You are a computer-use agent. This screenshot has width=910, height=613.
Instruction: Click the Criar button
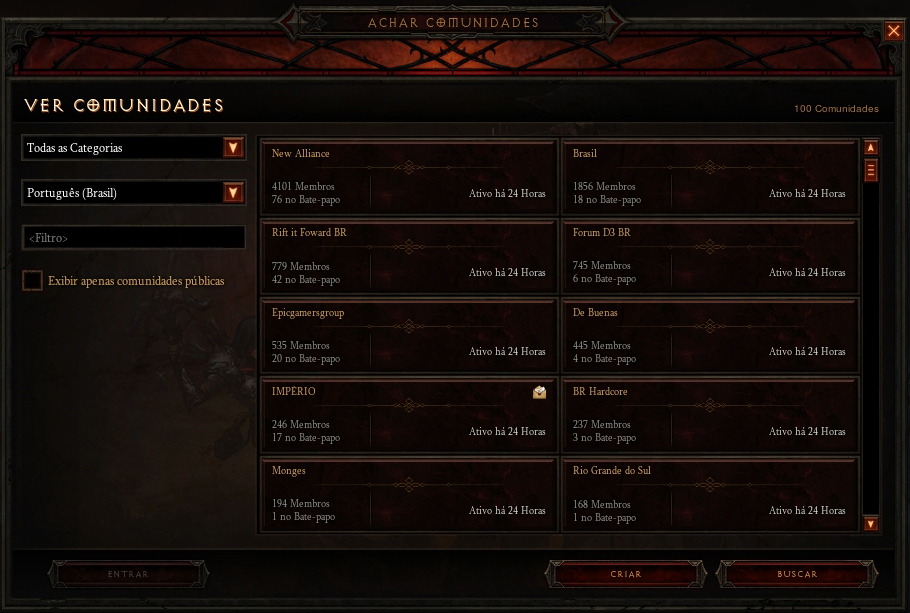point(626,575)
